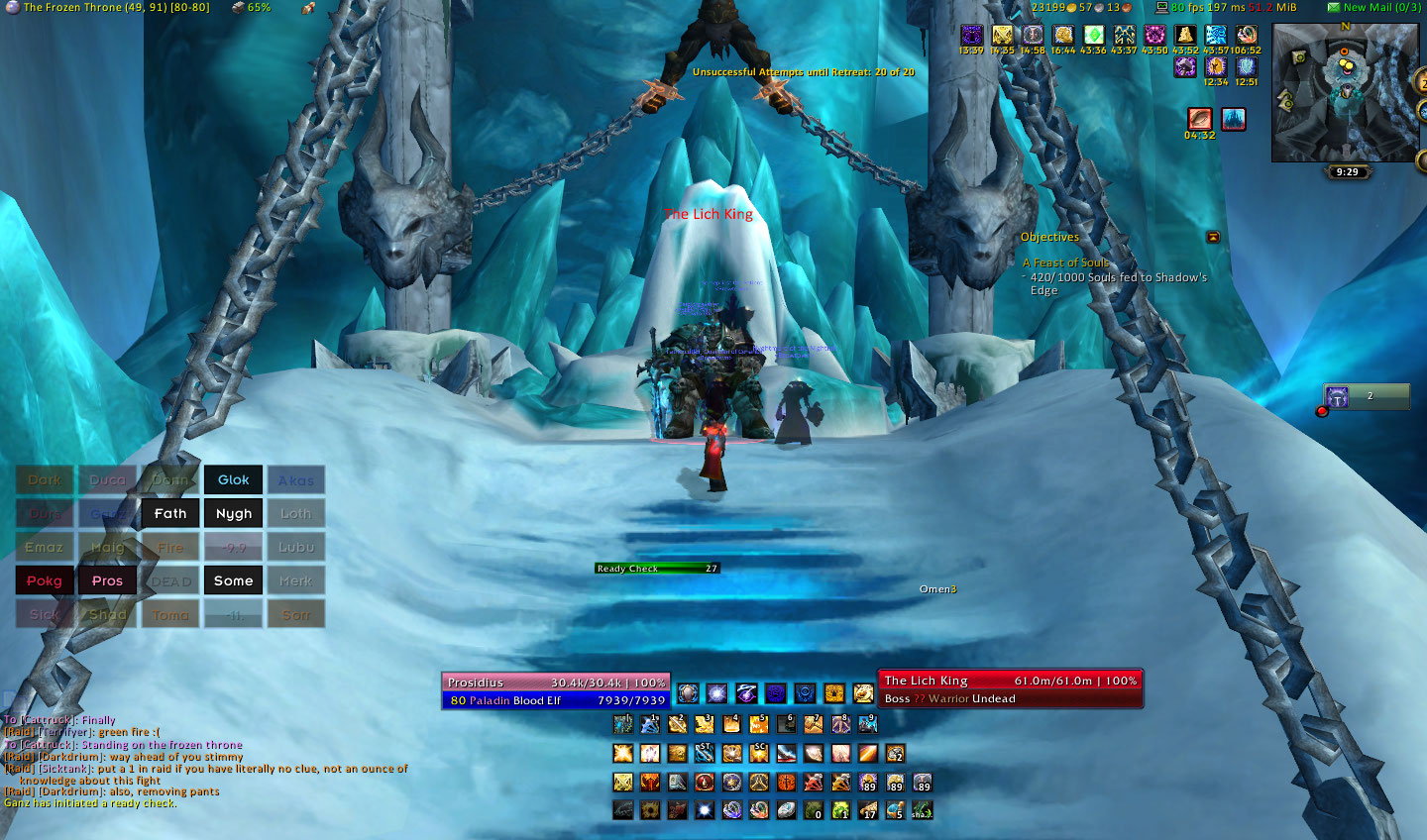This screenshot has height=840, width=1427.
Task: Toggle the Objectives tracker collapse button
Action: click(x=1213, y=238)
